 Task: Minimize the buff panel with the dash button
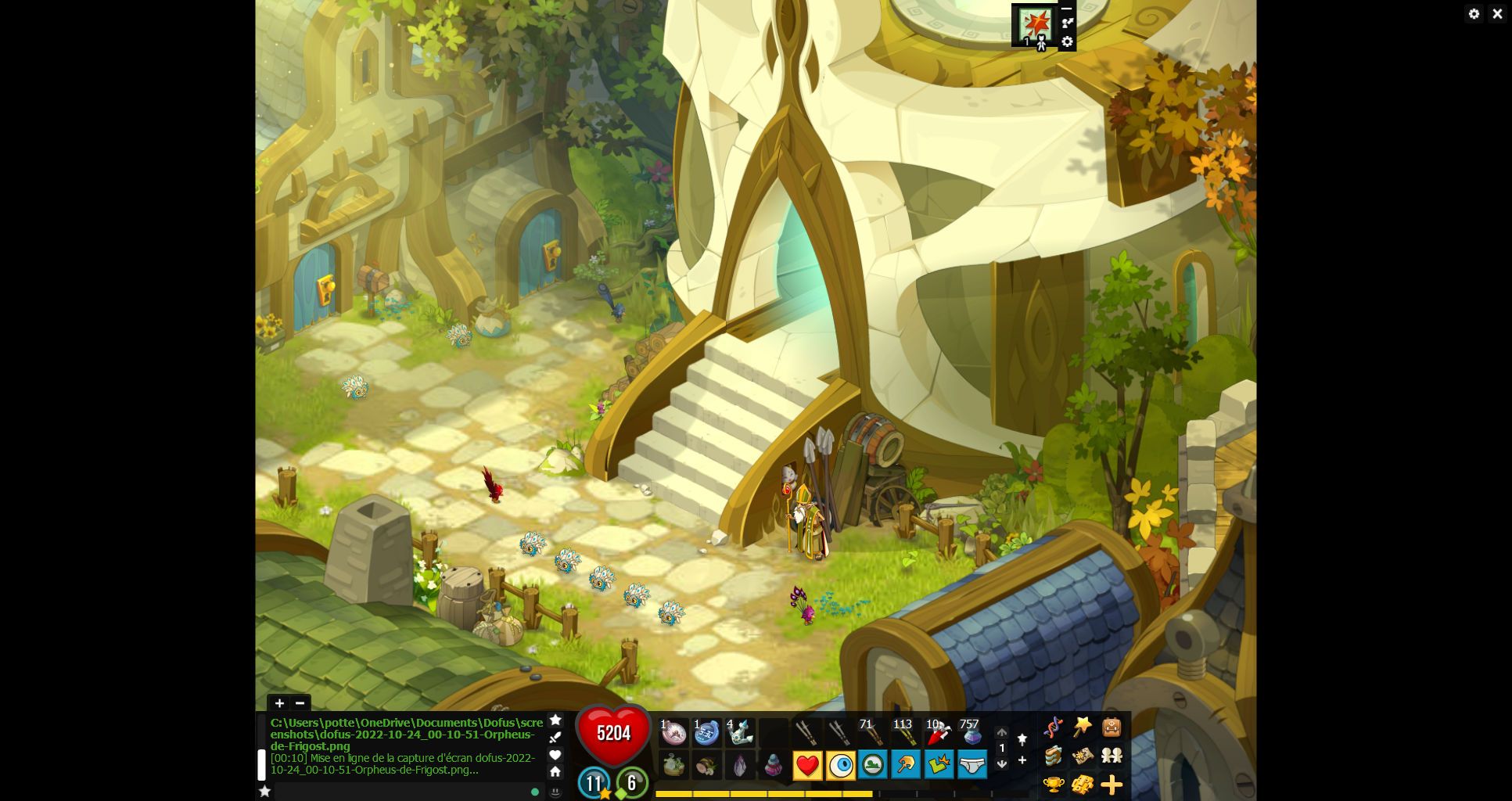[1067, 9]
